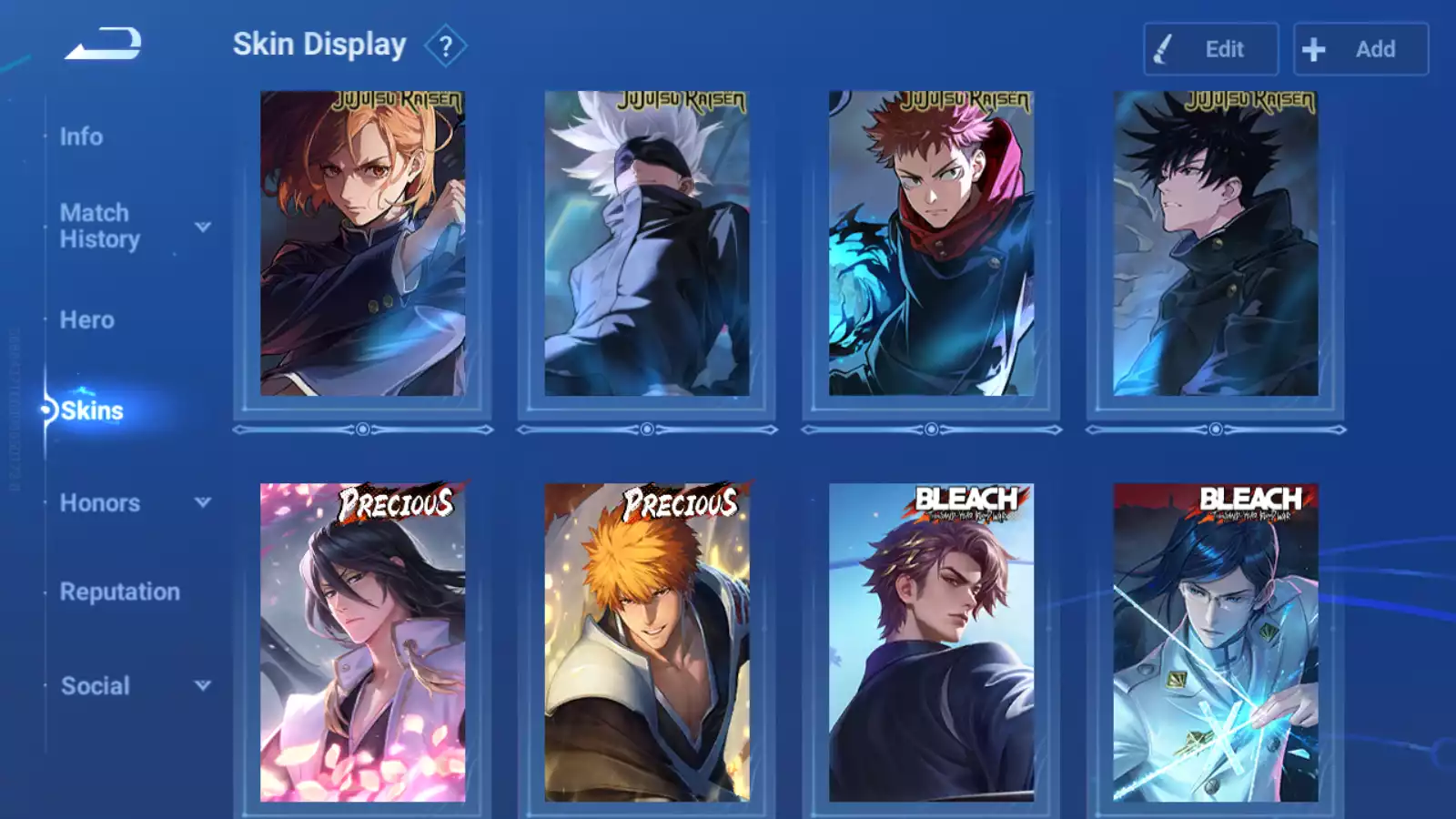Screen dimensions: 1456x819
Task: Switch to the Hero tab
Action: tap(87, 320)
